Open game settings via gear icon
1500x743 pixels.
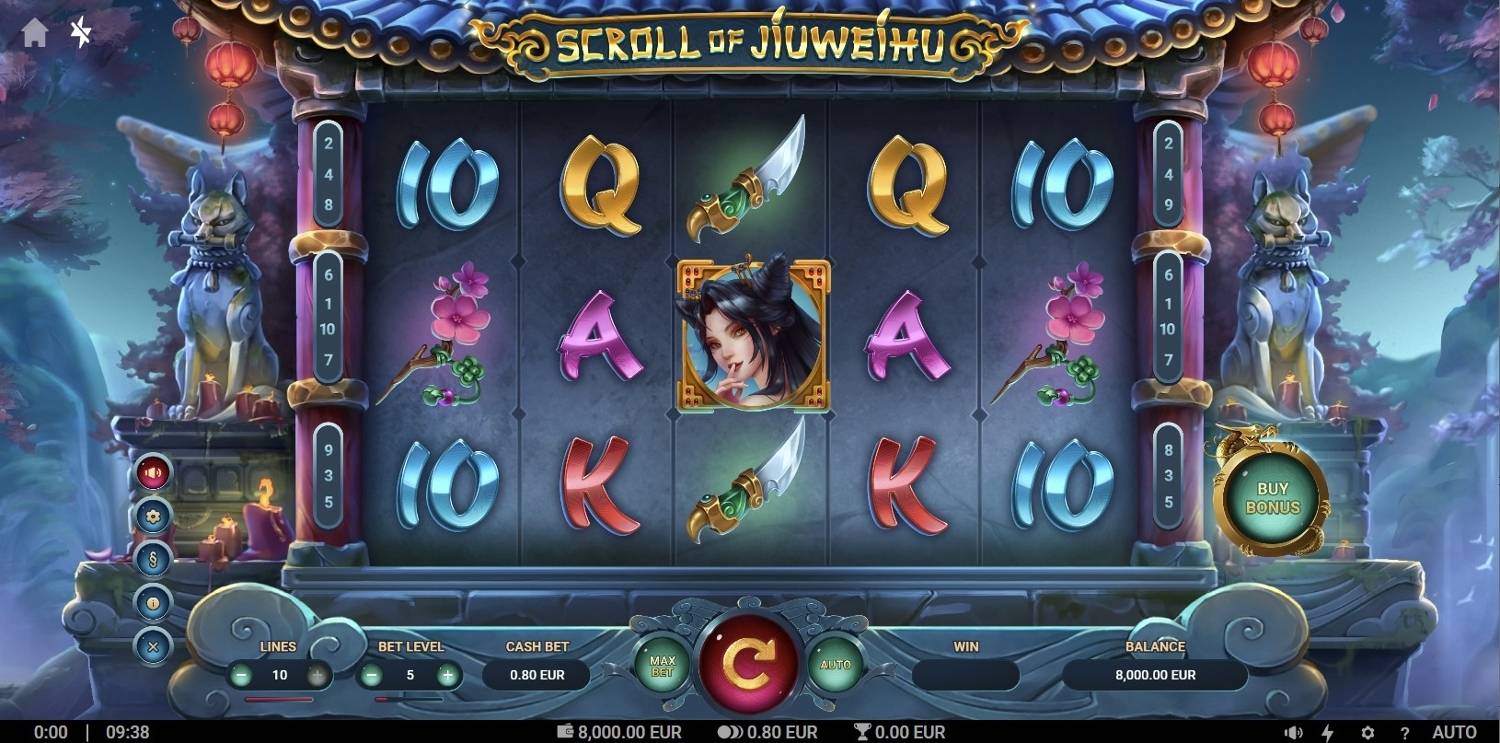pyautogui.click(x=153, y=517)
